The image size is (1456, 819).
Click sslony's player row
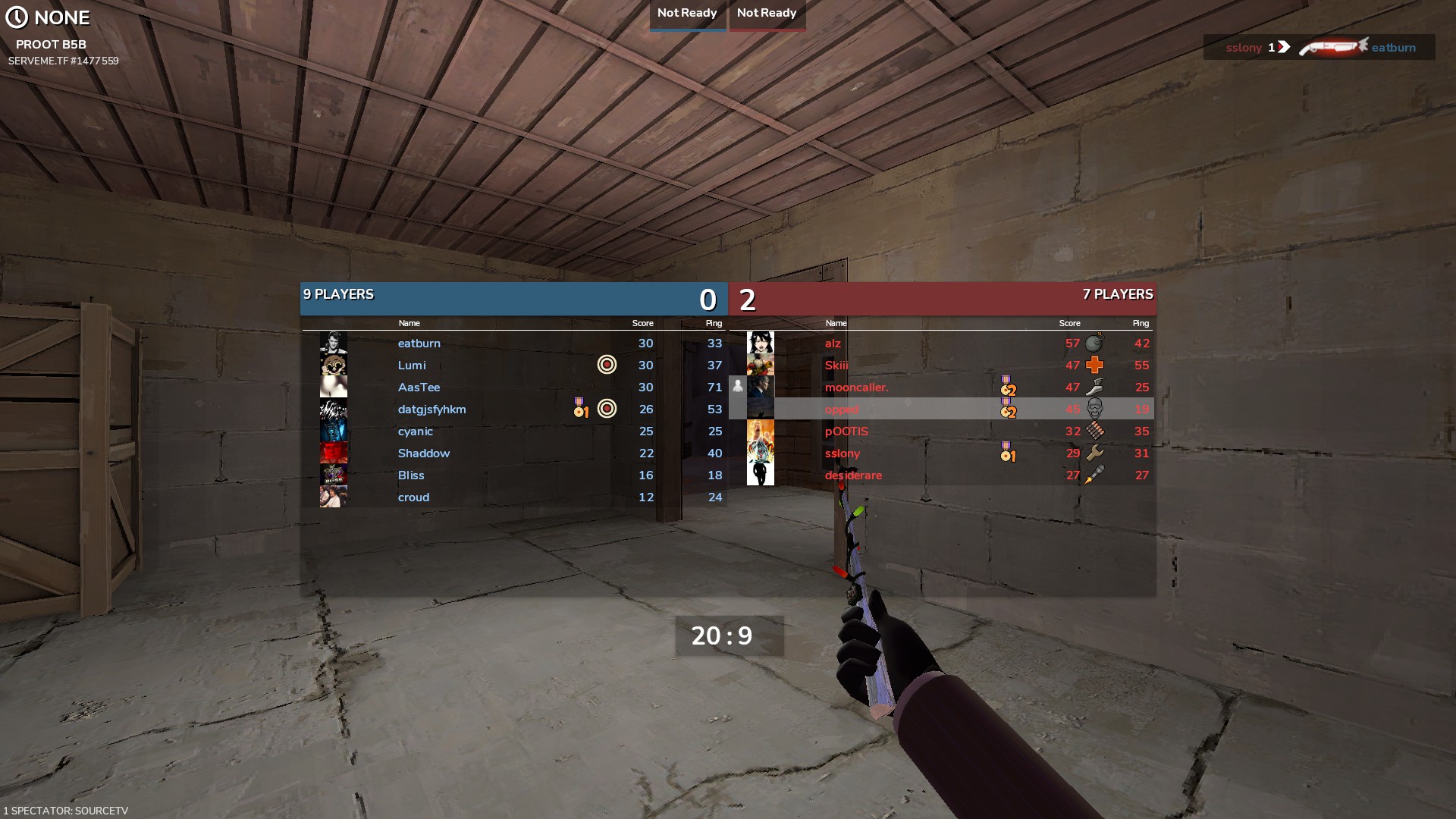843,453
